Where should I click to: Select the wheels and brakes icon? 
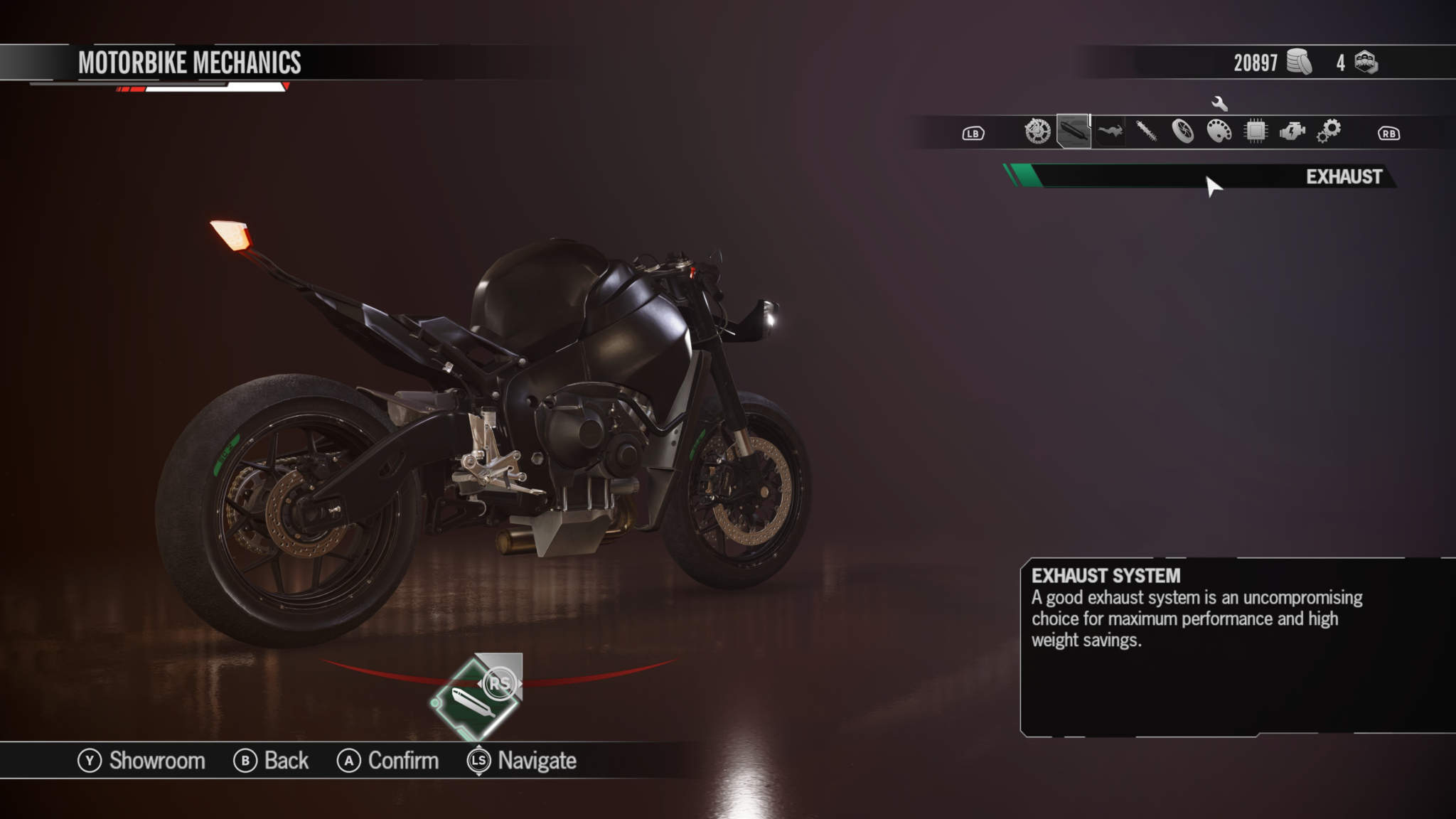click(x=1183, y=132)
